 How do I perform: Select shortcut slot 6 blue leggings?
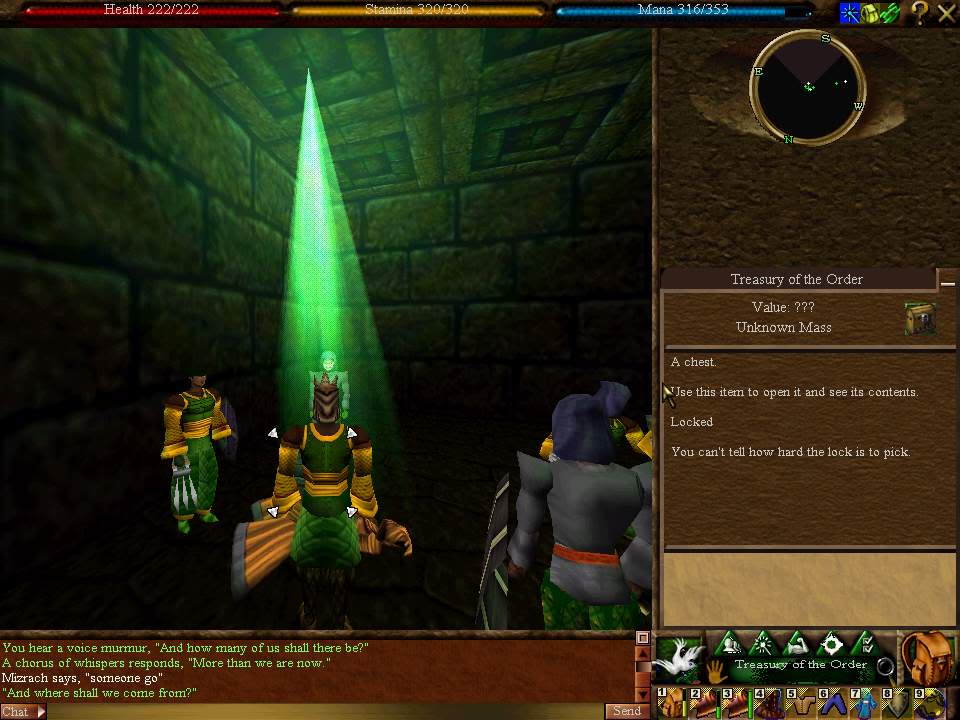pyautogui.click(x=831, y=703)
